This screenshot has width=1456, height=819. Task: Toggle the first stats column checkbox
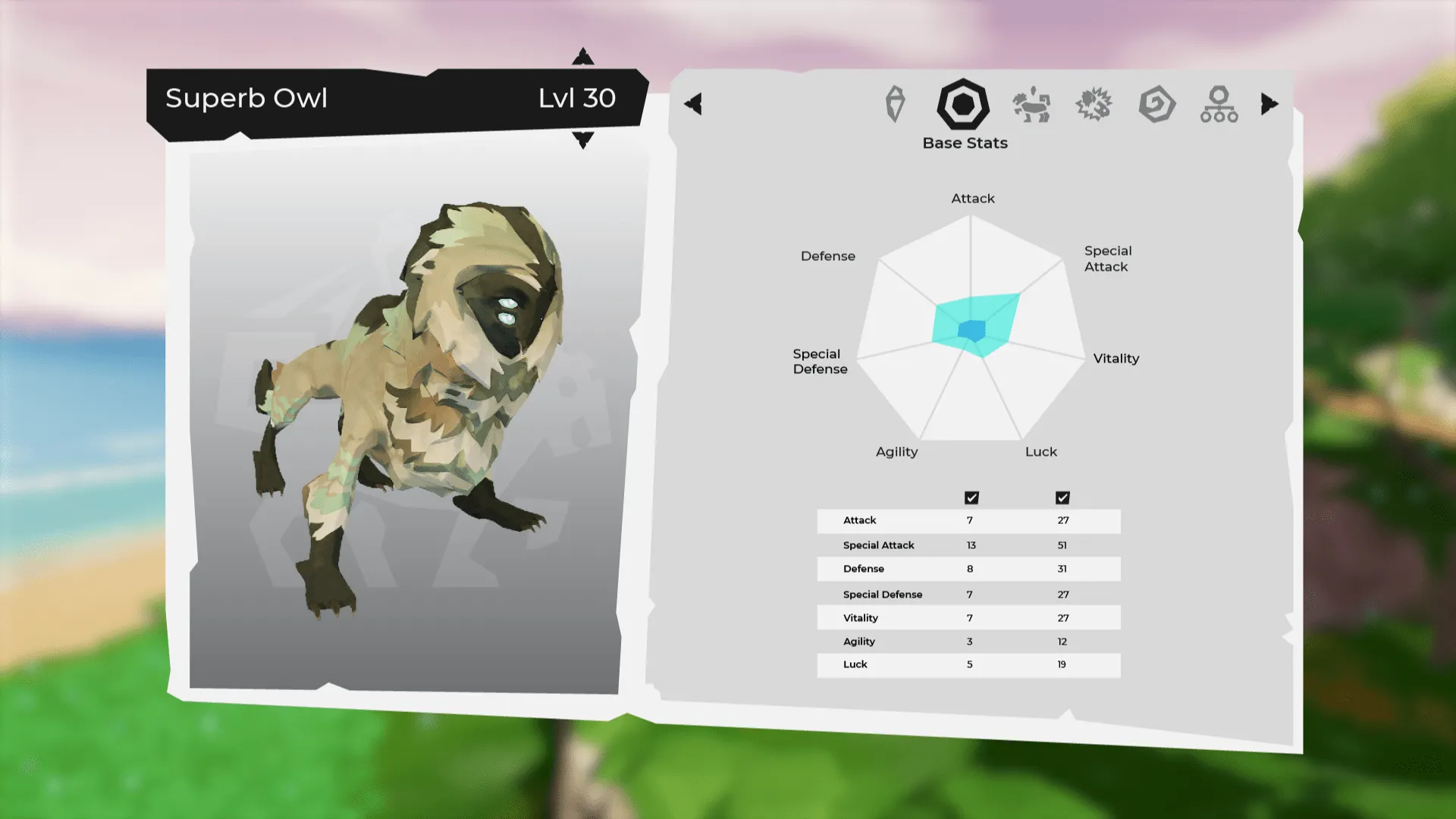click(x=971, y=497)
